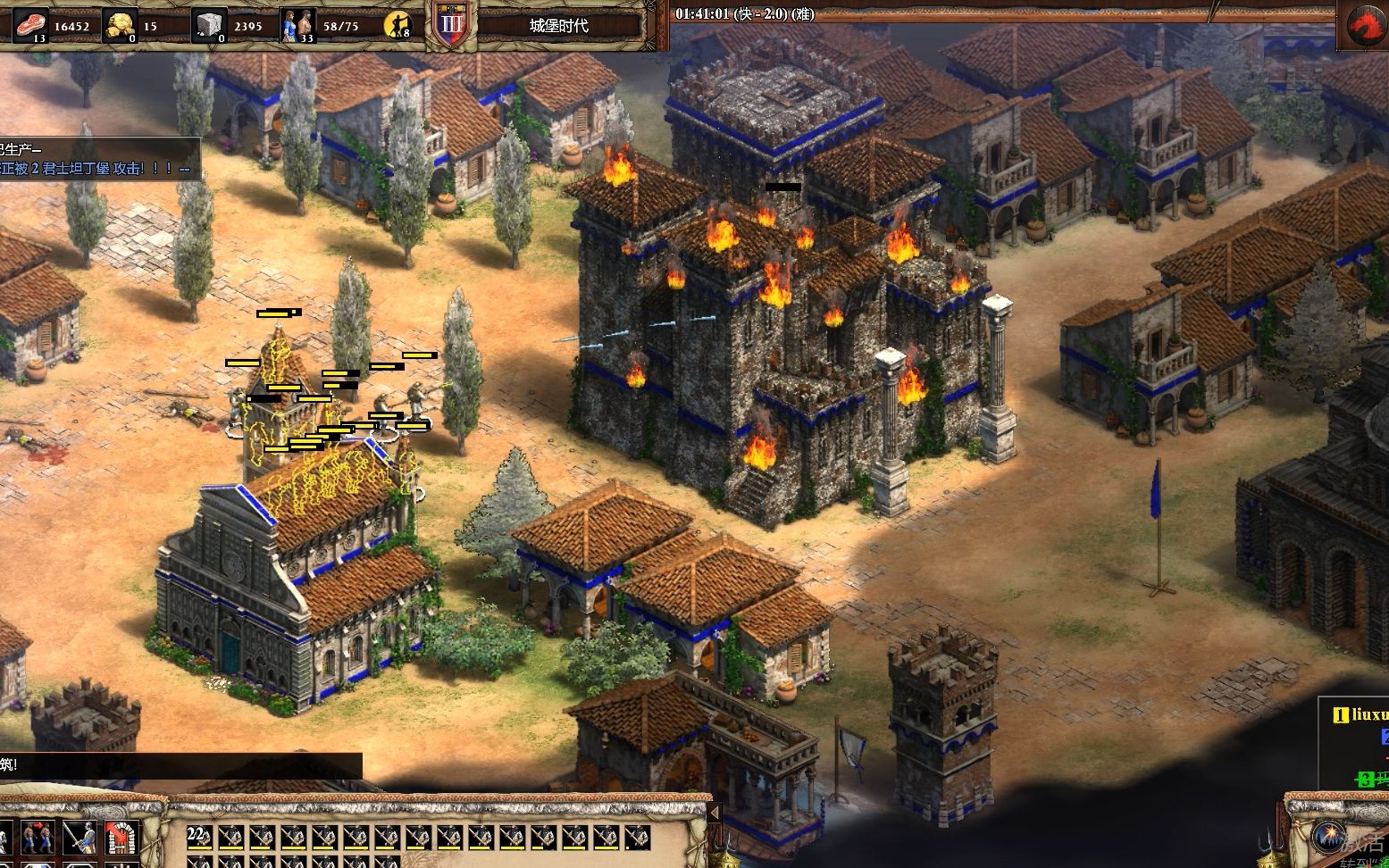Select the first unit portrait labeled 22
The image size is (1389, 868).
click(199, 837)
